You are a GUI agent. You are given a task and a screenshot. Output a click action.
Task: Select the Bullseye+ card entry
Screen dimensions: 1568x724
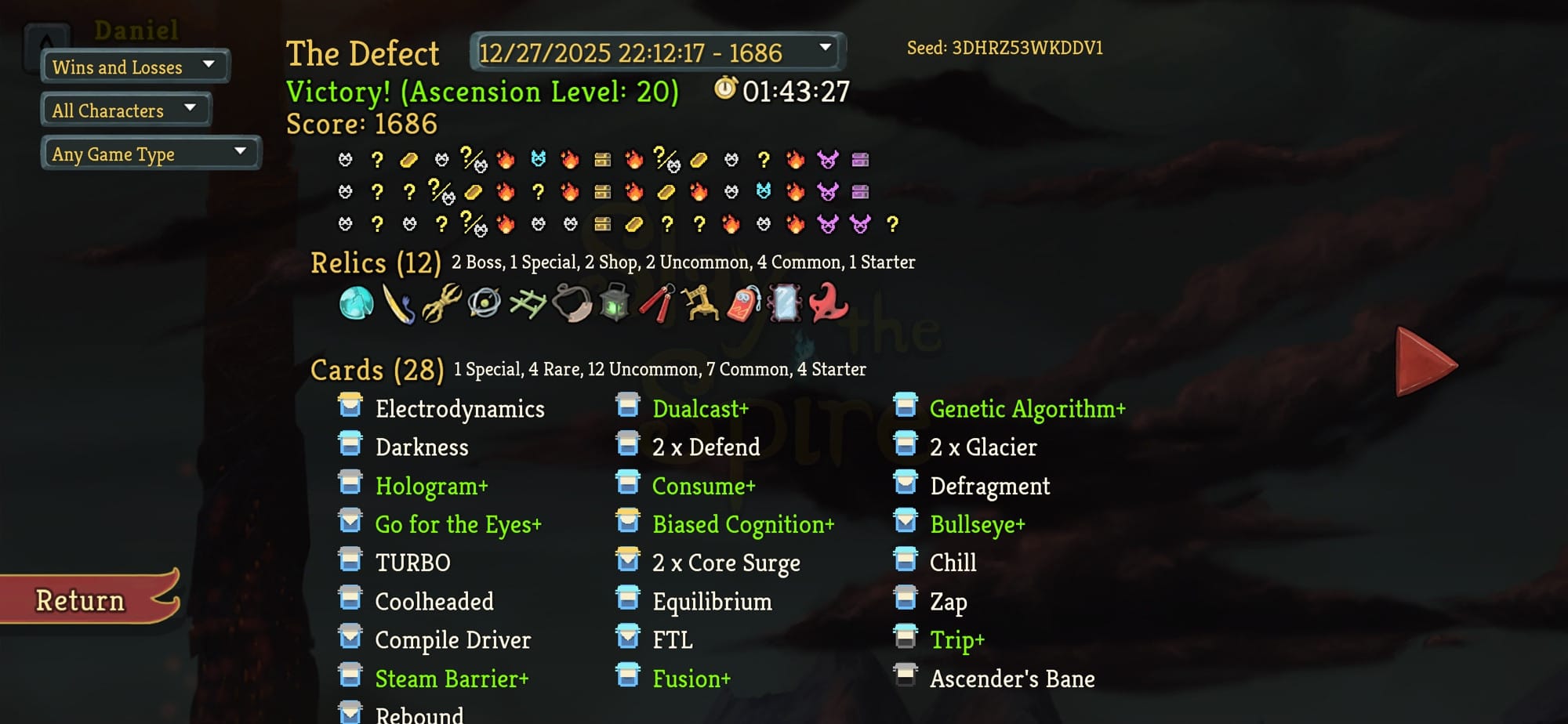click(977, 524)
